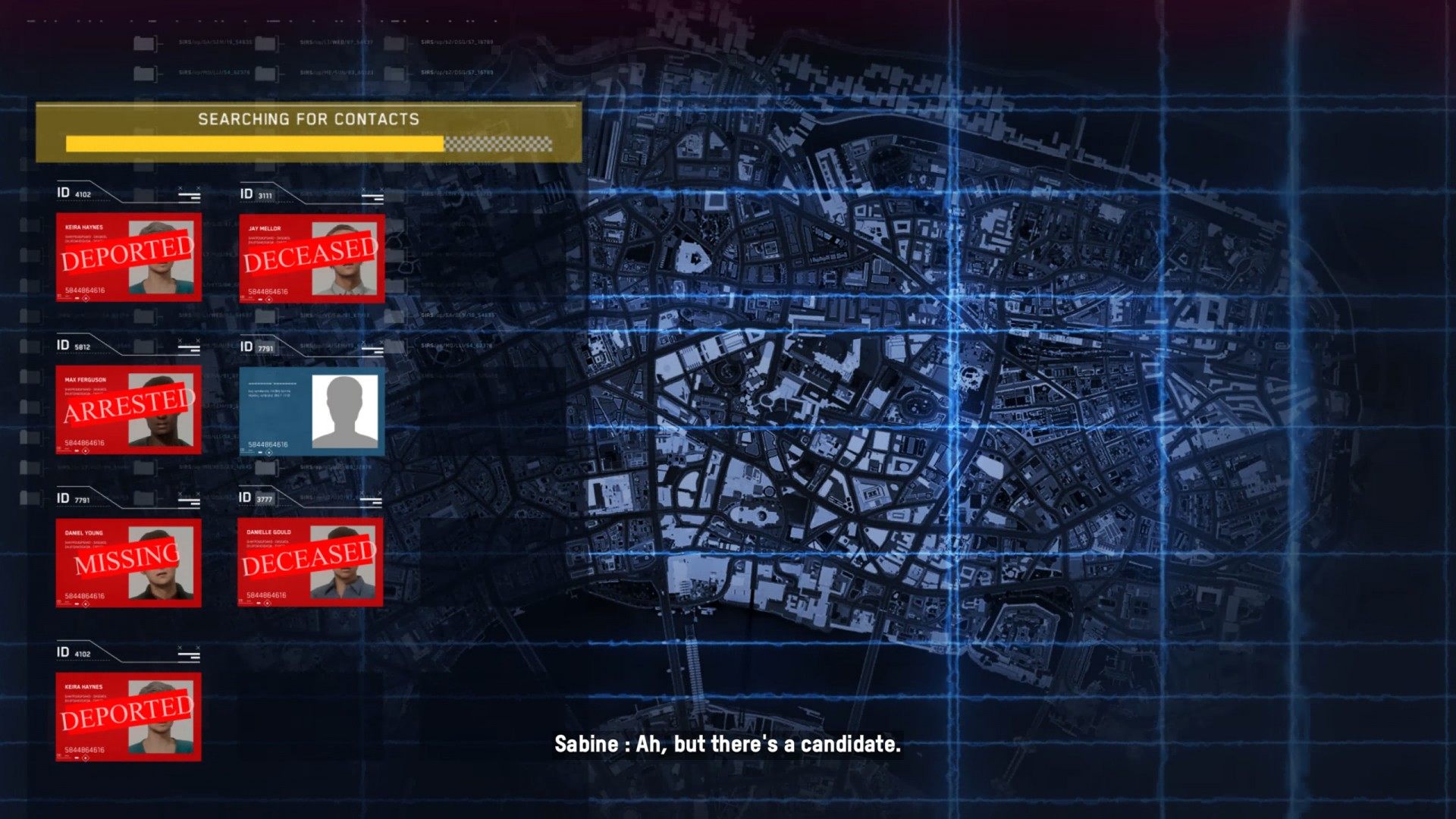Click the folder icon beside the ID 7791 header

point(144,498)
